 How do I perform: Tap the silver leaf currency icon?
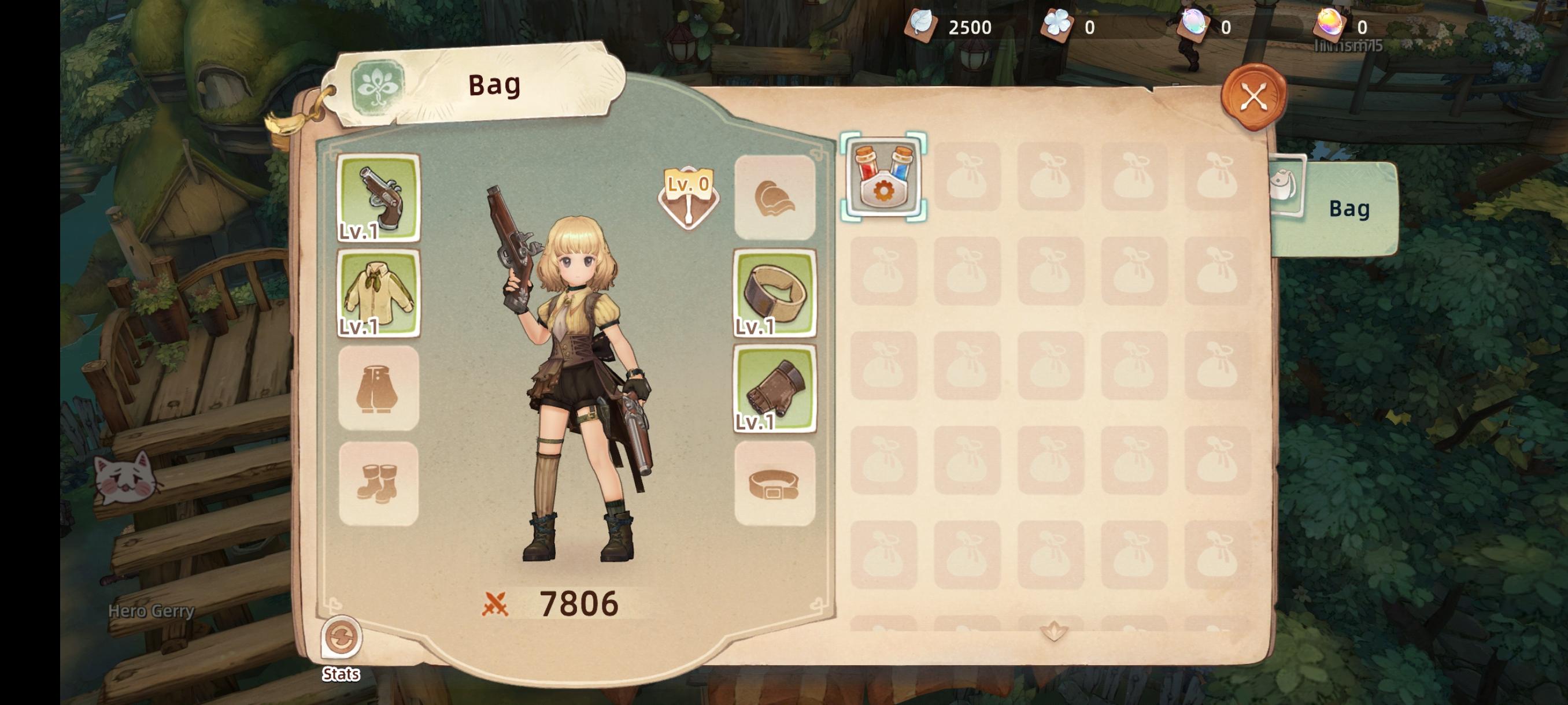click(x=920, y=26)
